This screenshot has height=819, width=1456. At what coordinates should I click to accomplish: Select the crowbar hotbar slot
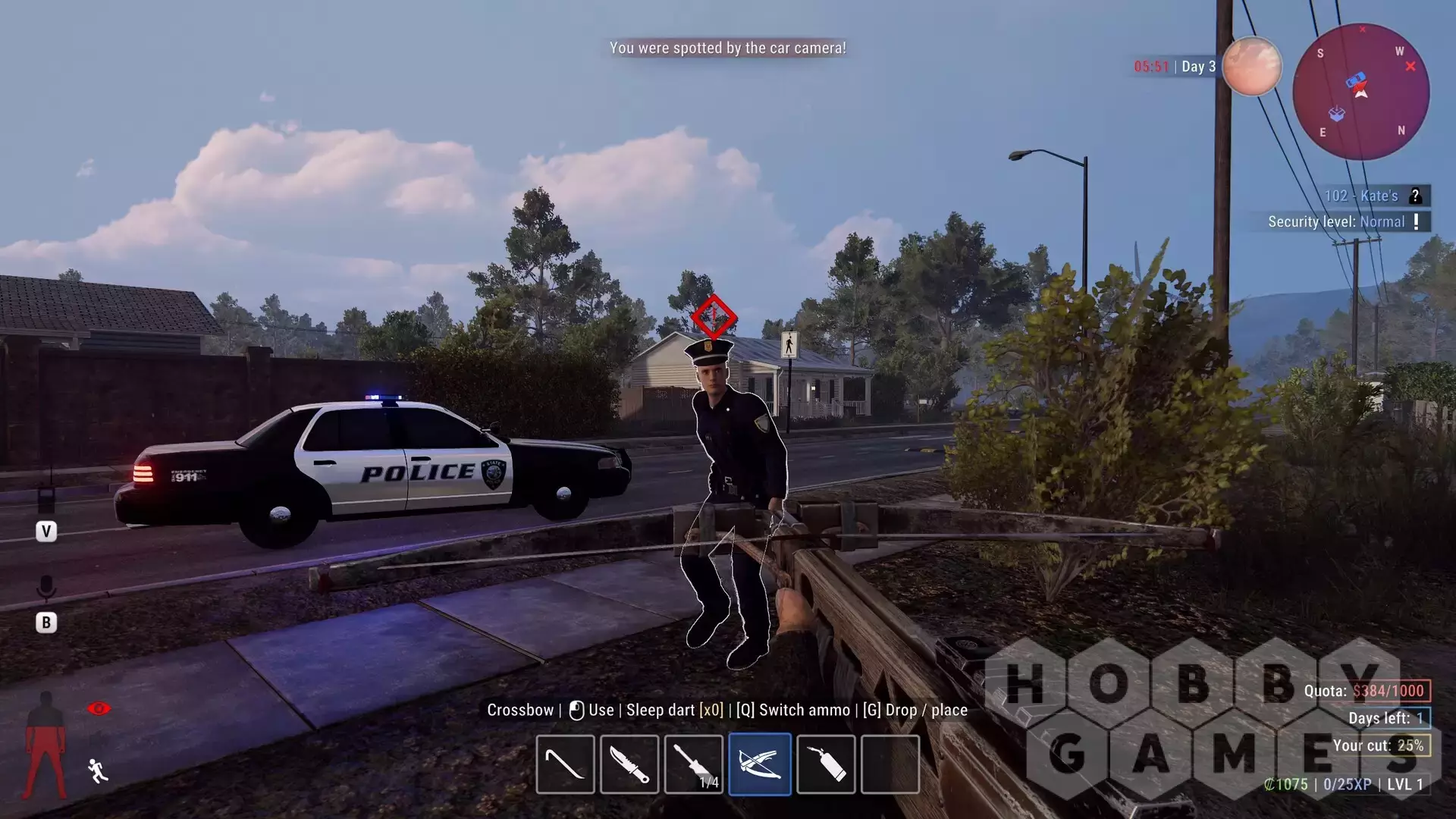pos(565,764)
